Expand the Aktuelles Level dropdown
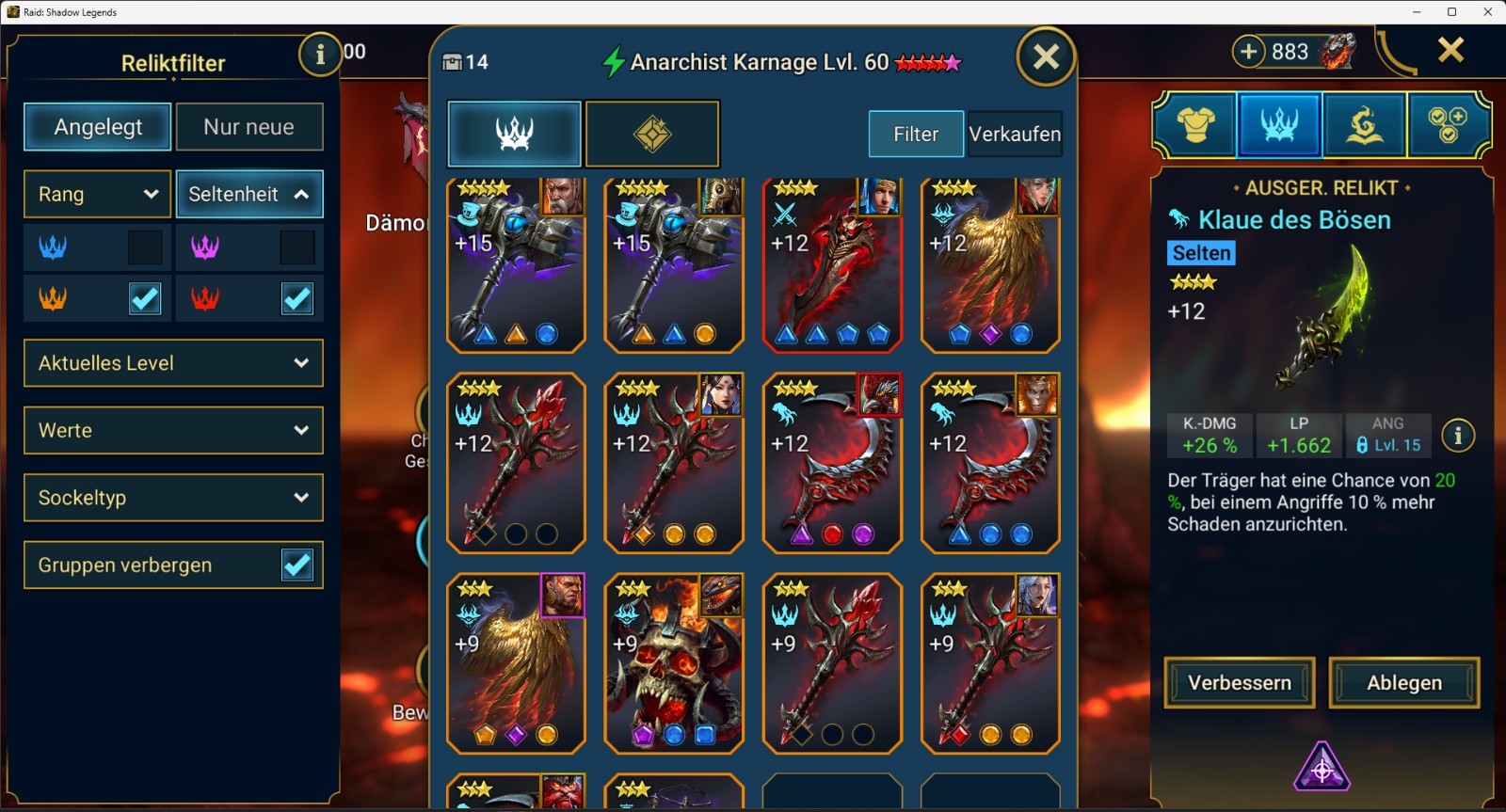Screen dimensions: 1506x812 [173, 363]
